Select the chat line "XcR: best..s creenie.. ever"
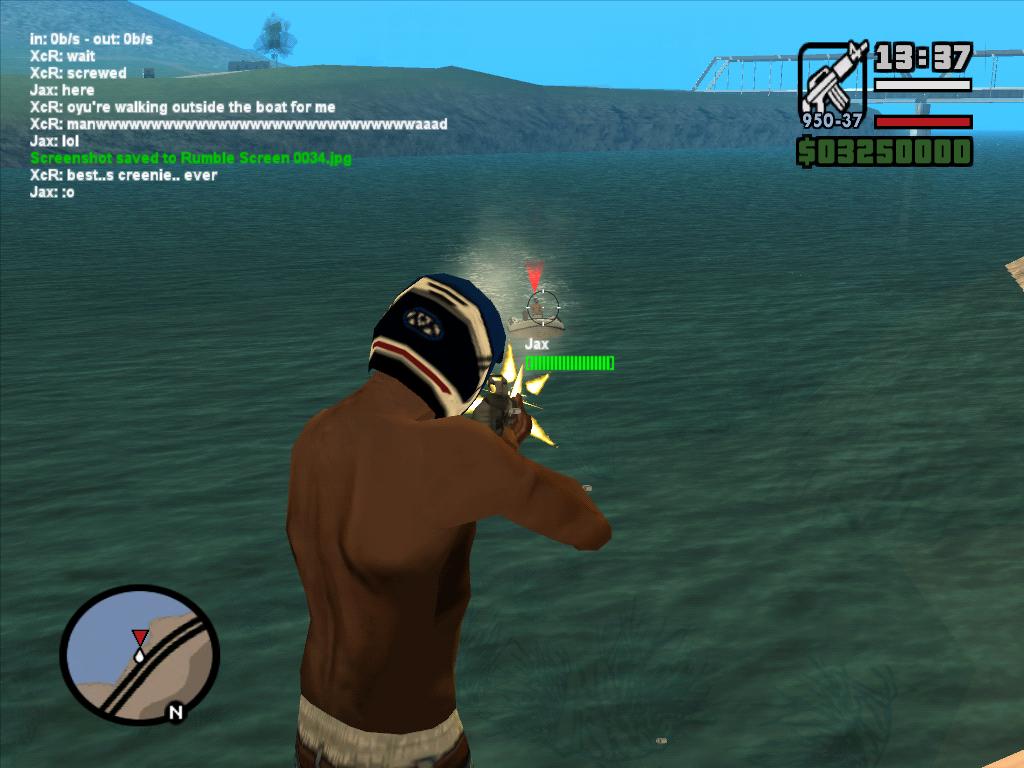Image resolution: width=1024 pixels, height=768 pixels. [124, 175]
